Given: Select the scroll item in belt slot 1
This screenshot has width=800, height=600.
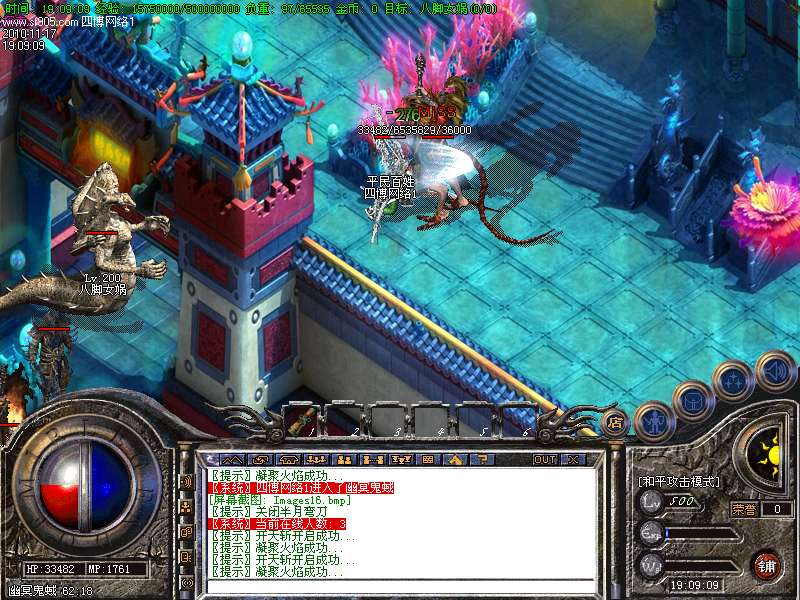Looking at the screenshot, I should (x=298, y=420).
